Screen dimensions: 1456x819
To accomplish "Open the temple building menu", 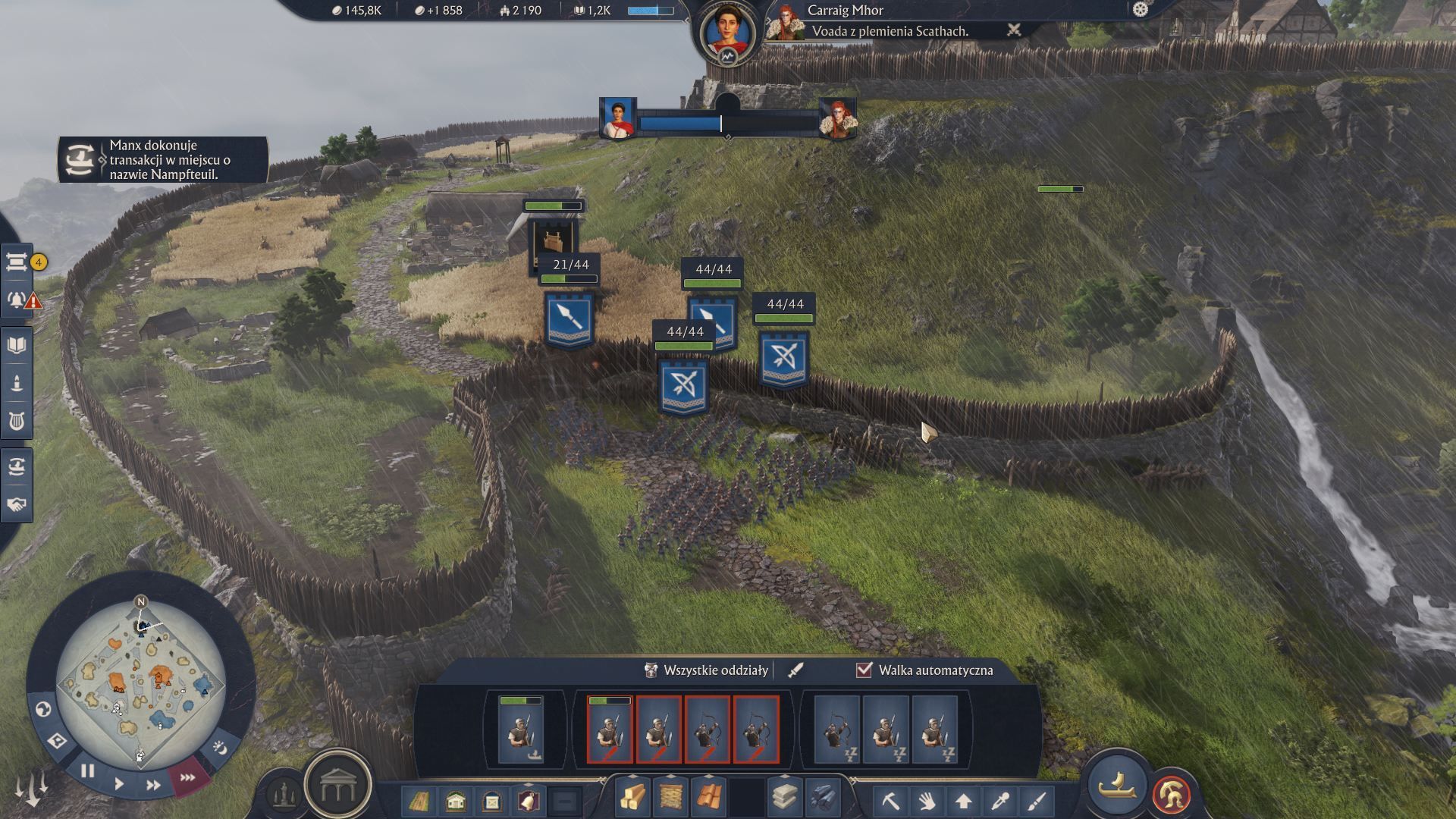I will pyautogui.click(x=338, y=788).
